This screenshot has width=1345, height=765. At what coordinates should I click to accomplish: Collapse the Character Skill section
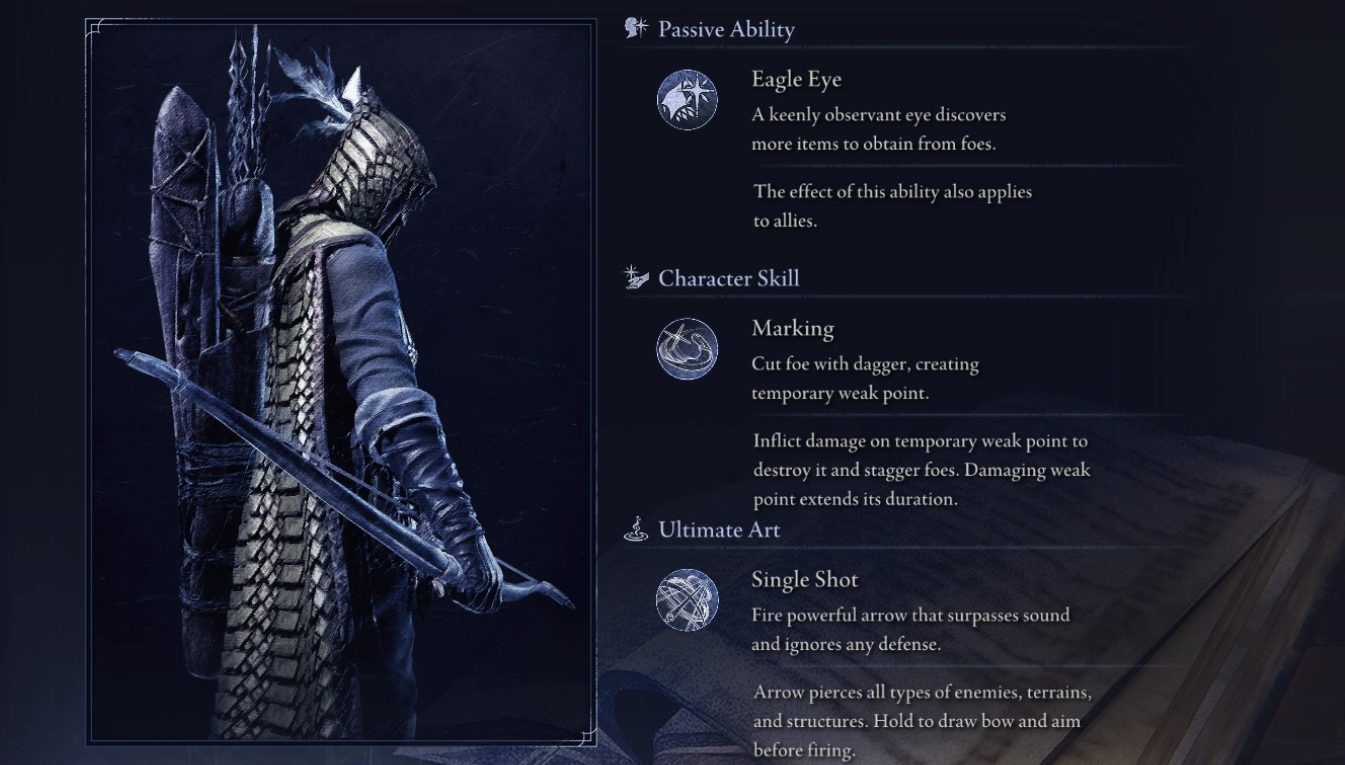coord(725,278)
